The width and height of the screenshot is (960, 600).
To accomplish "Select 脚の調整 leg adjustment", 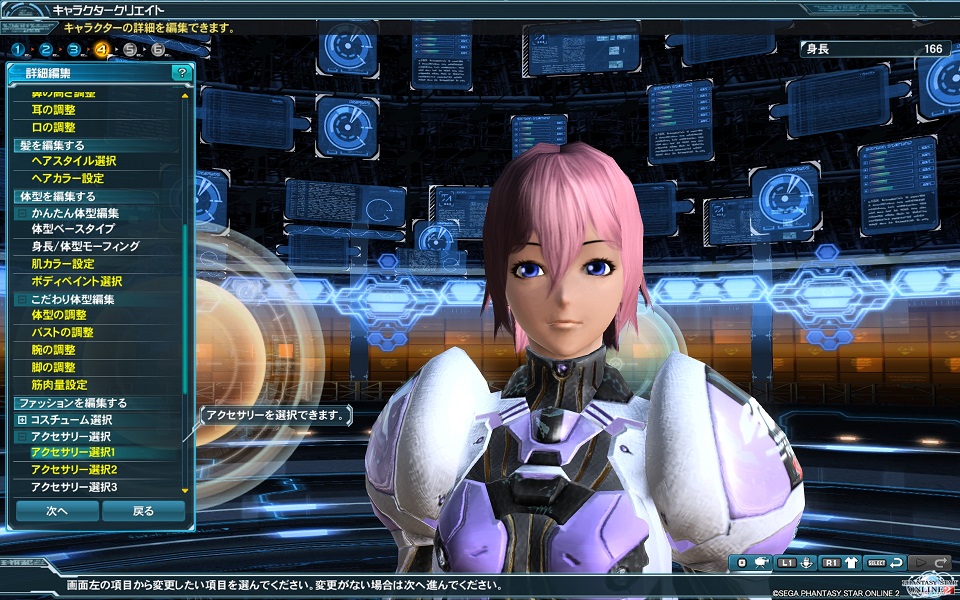I will (x=53, y=367).
